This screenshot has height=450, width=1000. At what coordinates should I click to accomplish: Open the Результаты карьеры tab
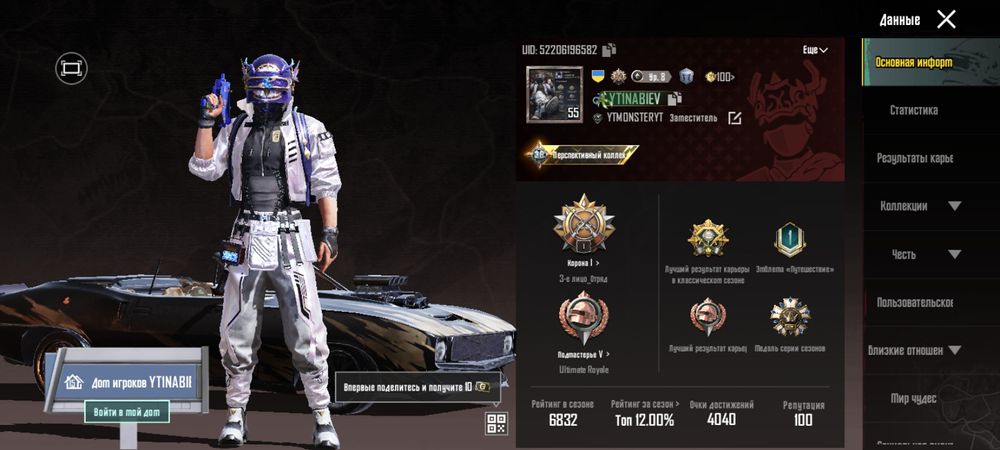914,158
